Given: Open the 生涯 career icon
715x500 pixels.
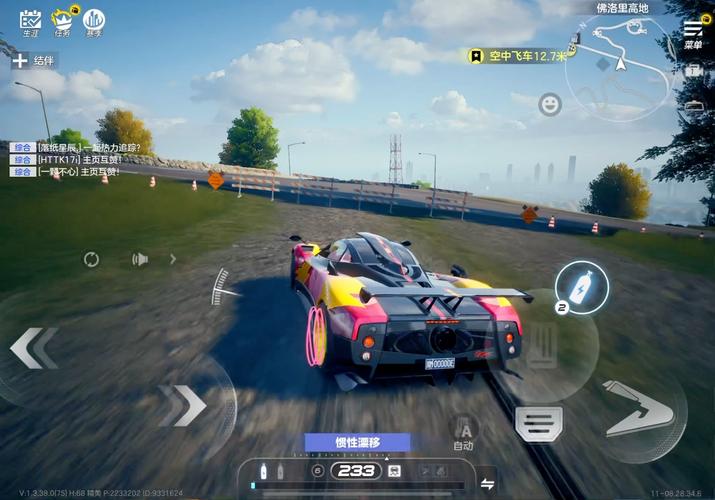Looking at the screenshot, I should (31, 19).
